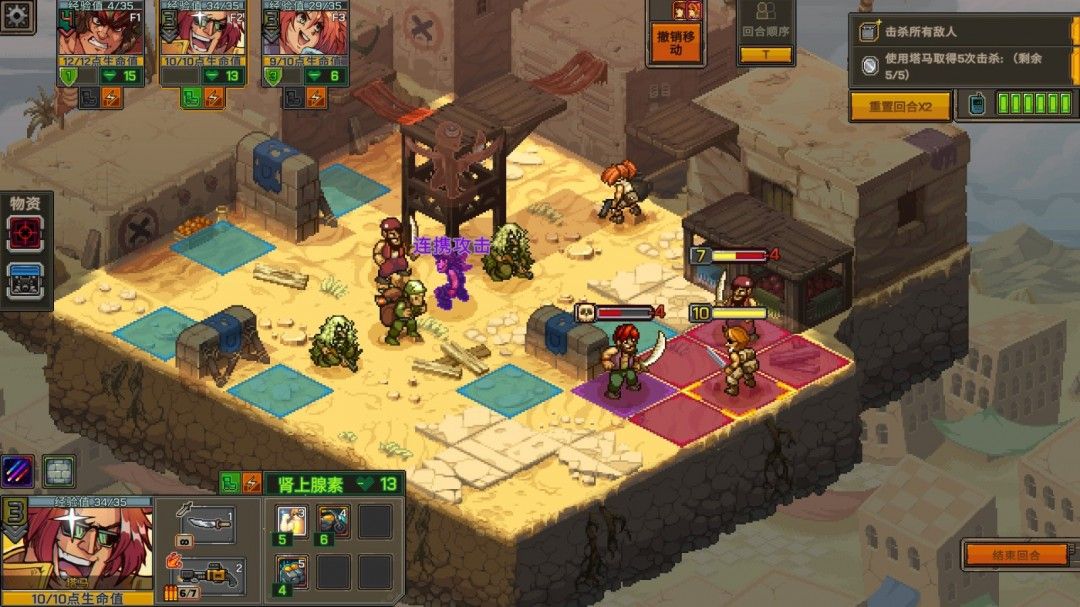This screenshot has width=1080, height=607.
Task: Open the 回合顺序 turn order panel
Action: click(766, 32)
